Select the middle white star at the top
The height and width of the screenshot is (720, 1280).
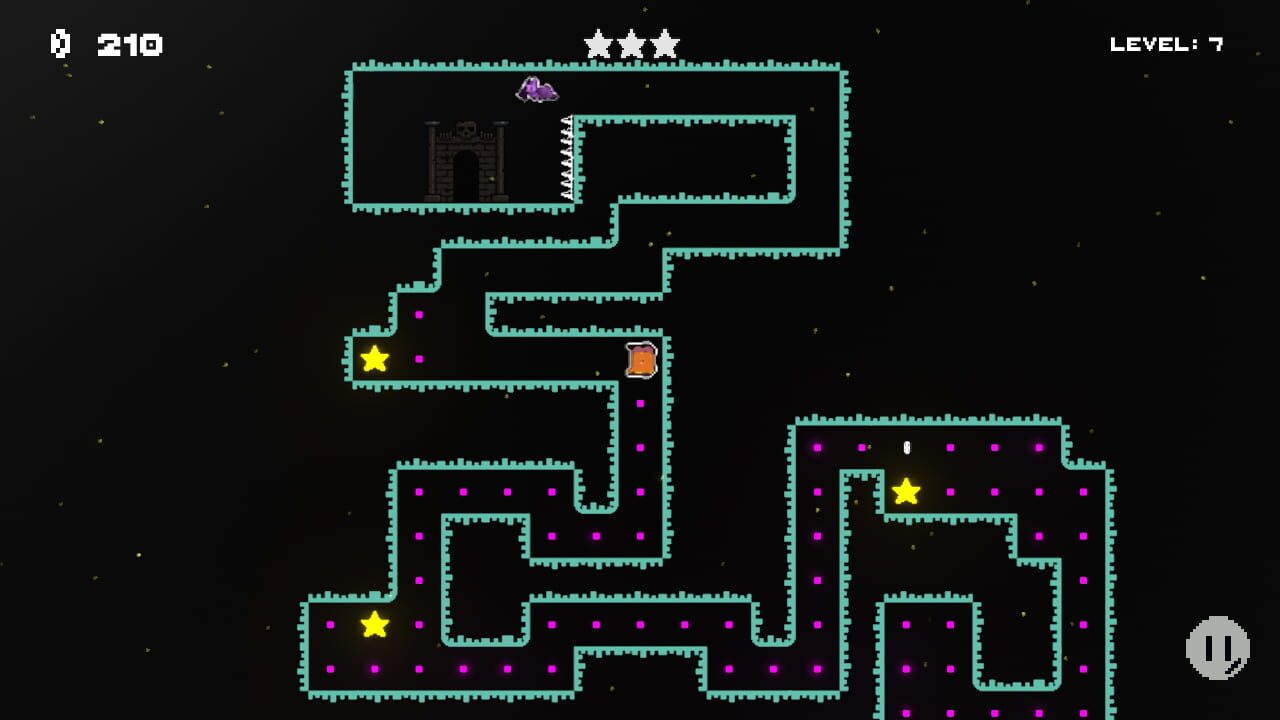(633, 43)
